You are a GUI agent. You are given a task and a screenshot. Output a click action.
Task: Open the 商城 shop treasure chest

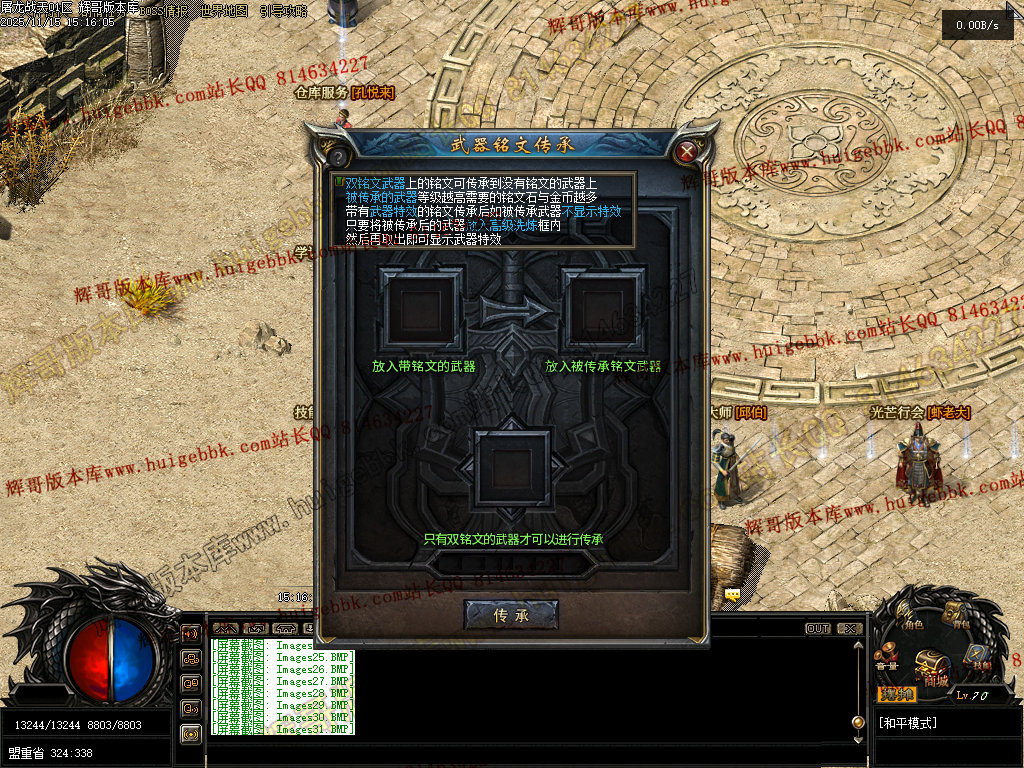click(x=933, y=665)
